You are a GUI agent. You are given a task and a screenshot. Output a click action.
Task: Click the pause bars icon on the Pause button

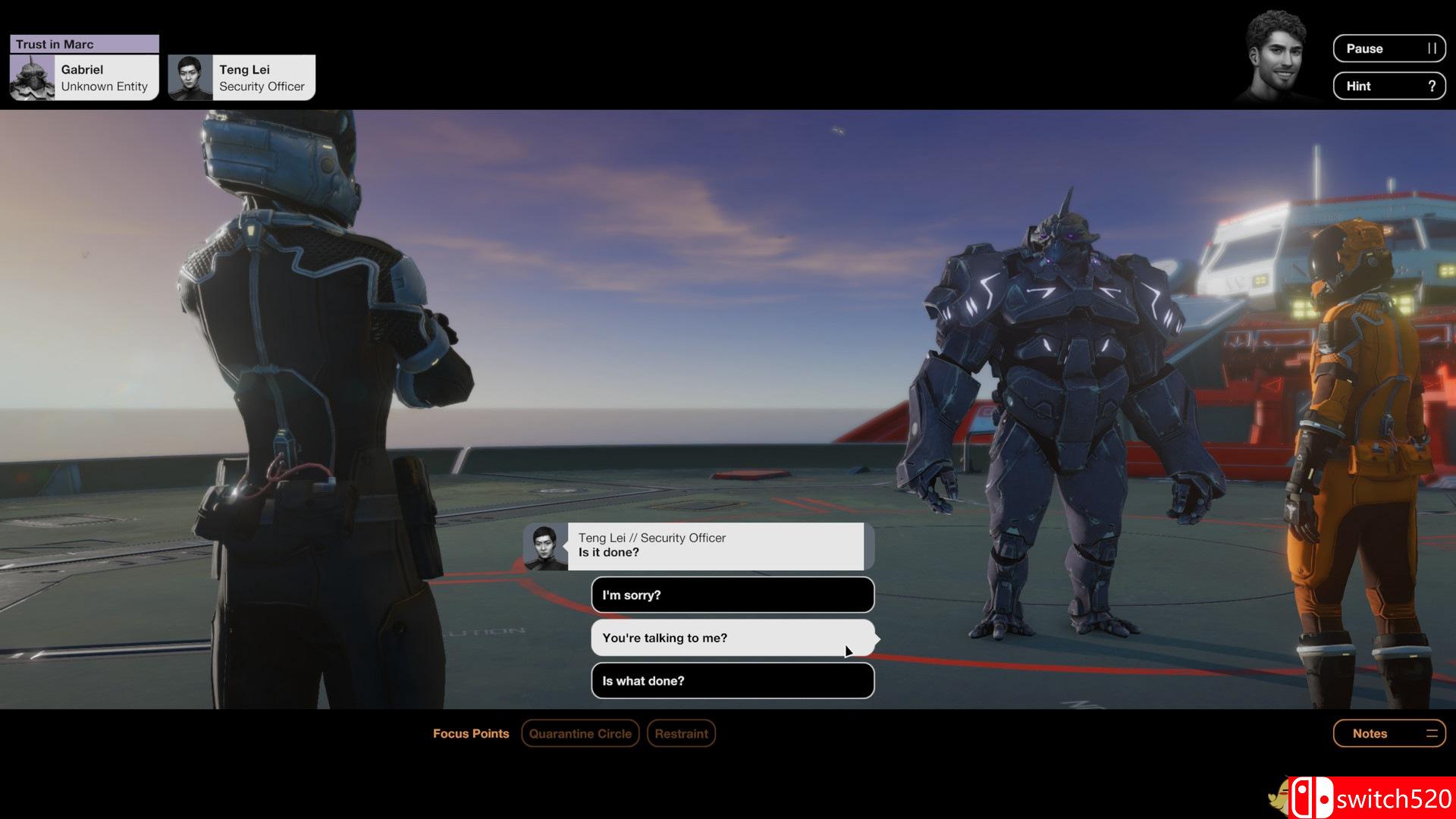coord(1432,49)
